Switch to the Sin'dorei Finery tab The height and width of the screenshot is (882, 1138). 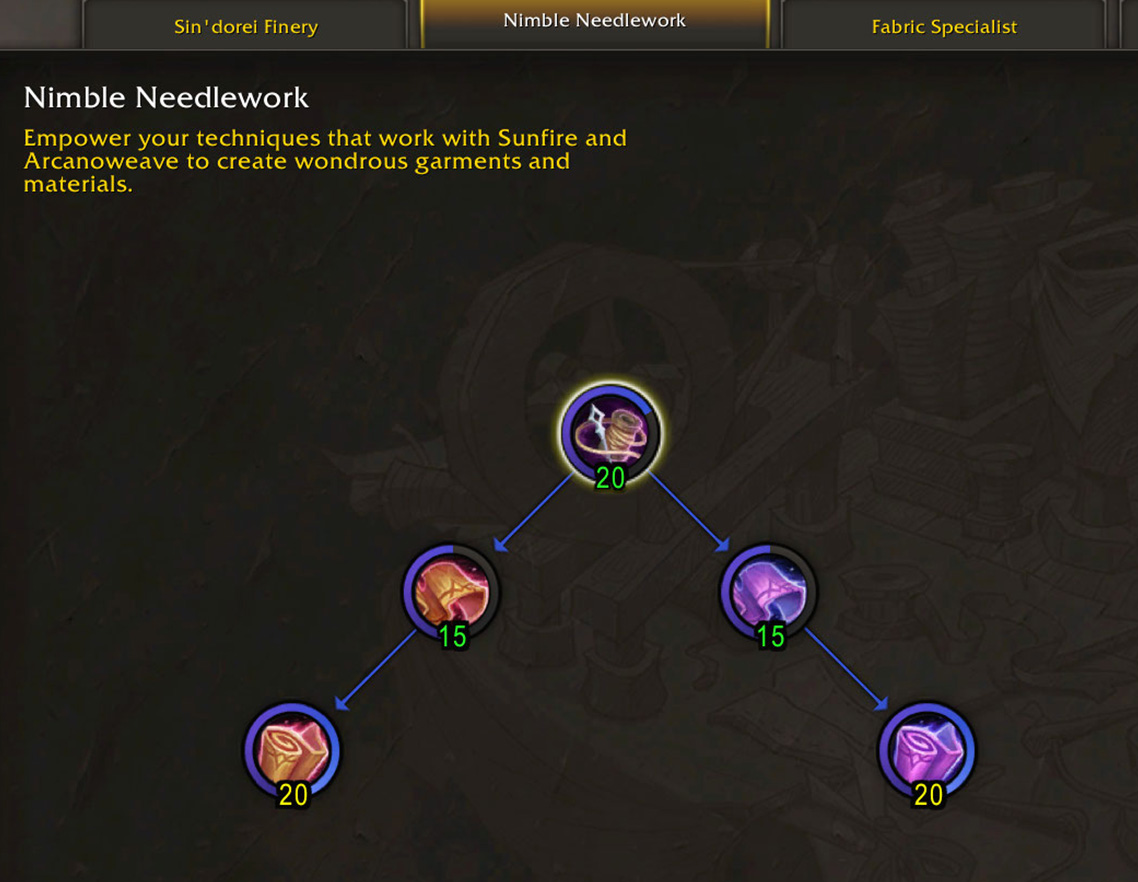click(245, 27)
